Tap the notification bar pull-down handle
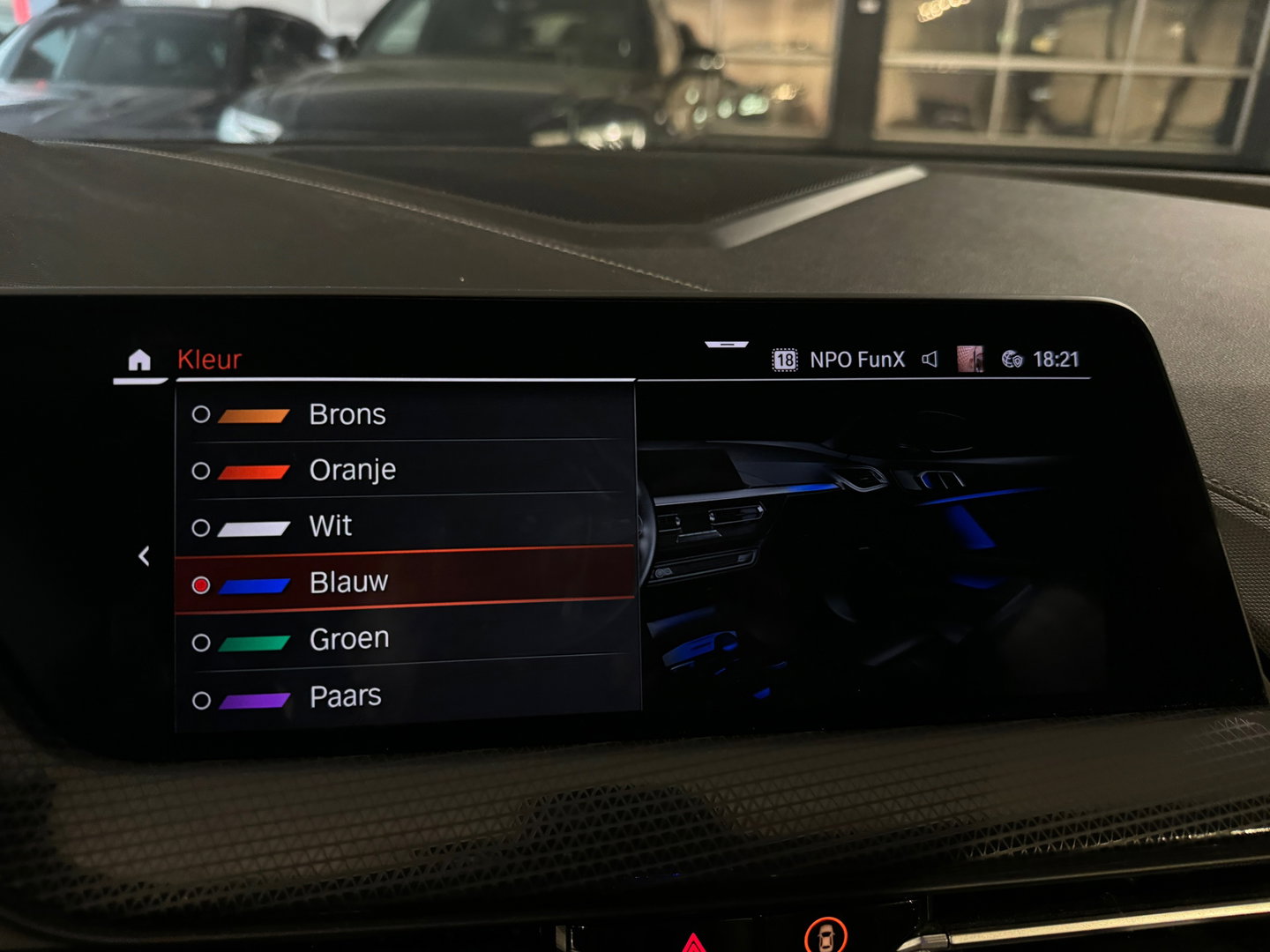 [727, 345]
